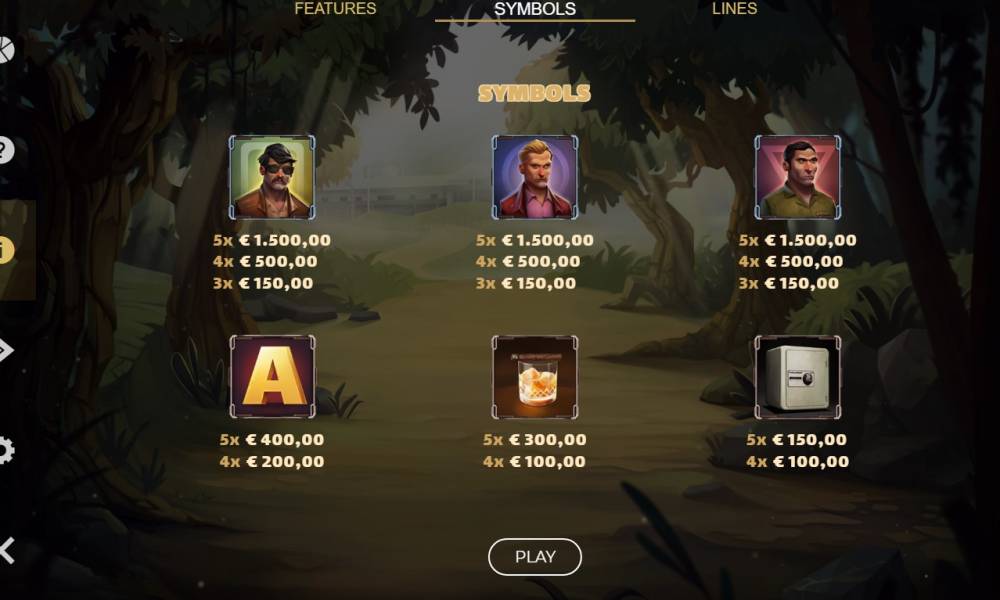The width and height of the screenshot is (1000, 600).
Task: Collapse sidebar with the left chevron arrow
Action: pyautogui.click(x=7, y=550)
